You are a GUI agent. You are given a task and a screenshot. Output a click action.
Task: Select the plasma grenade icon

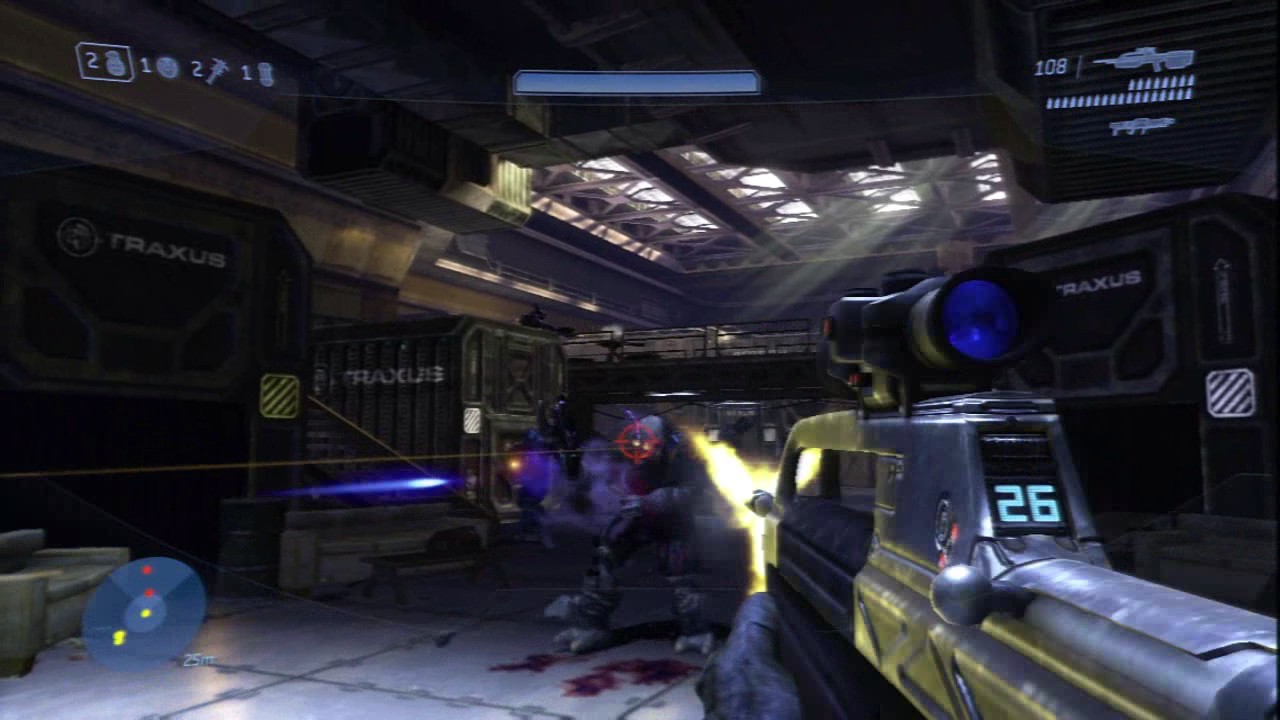click(168, 67)
